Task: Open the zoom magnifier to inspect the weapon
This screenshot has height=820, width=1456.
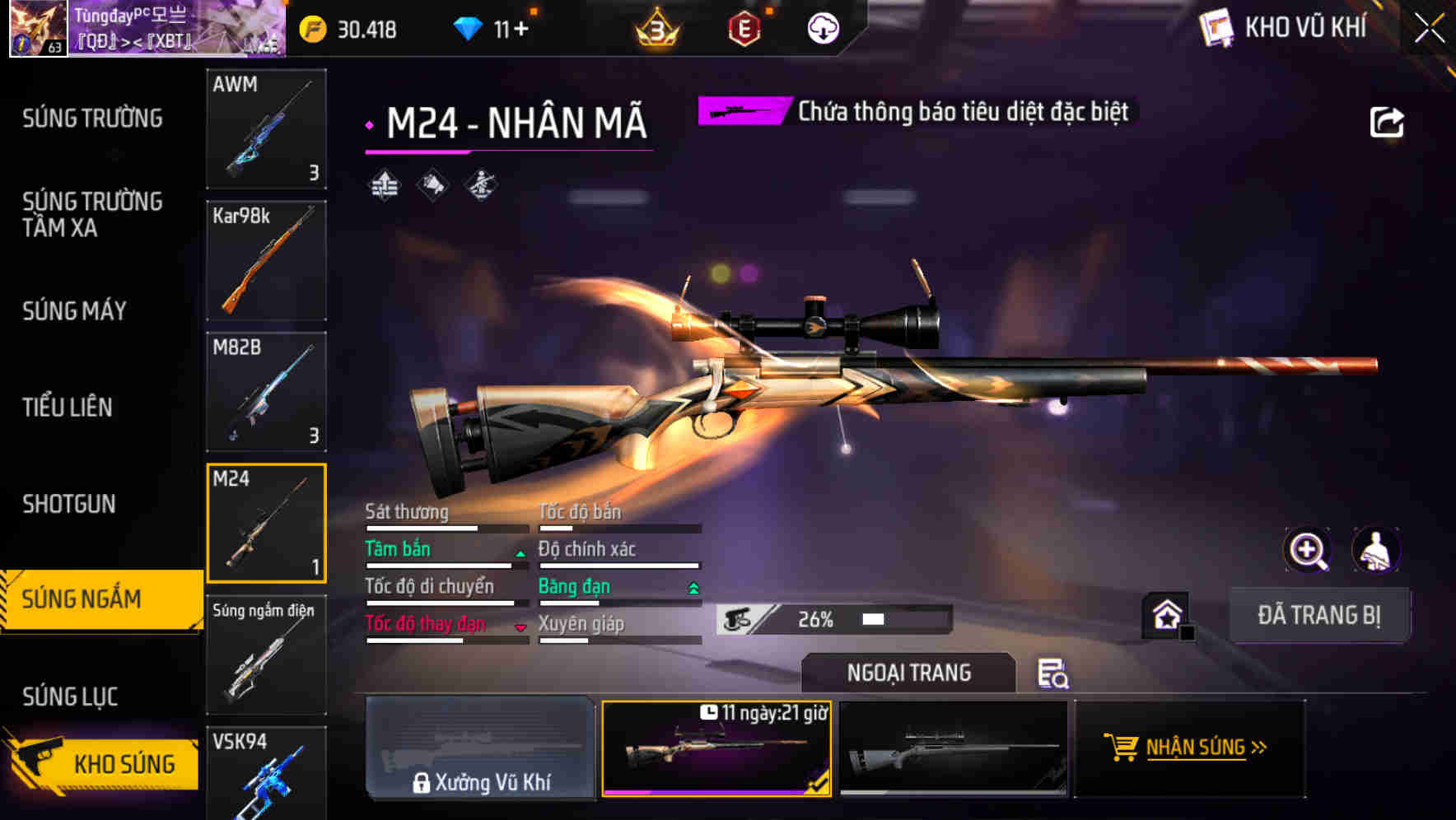Action: 1309,550
